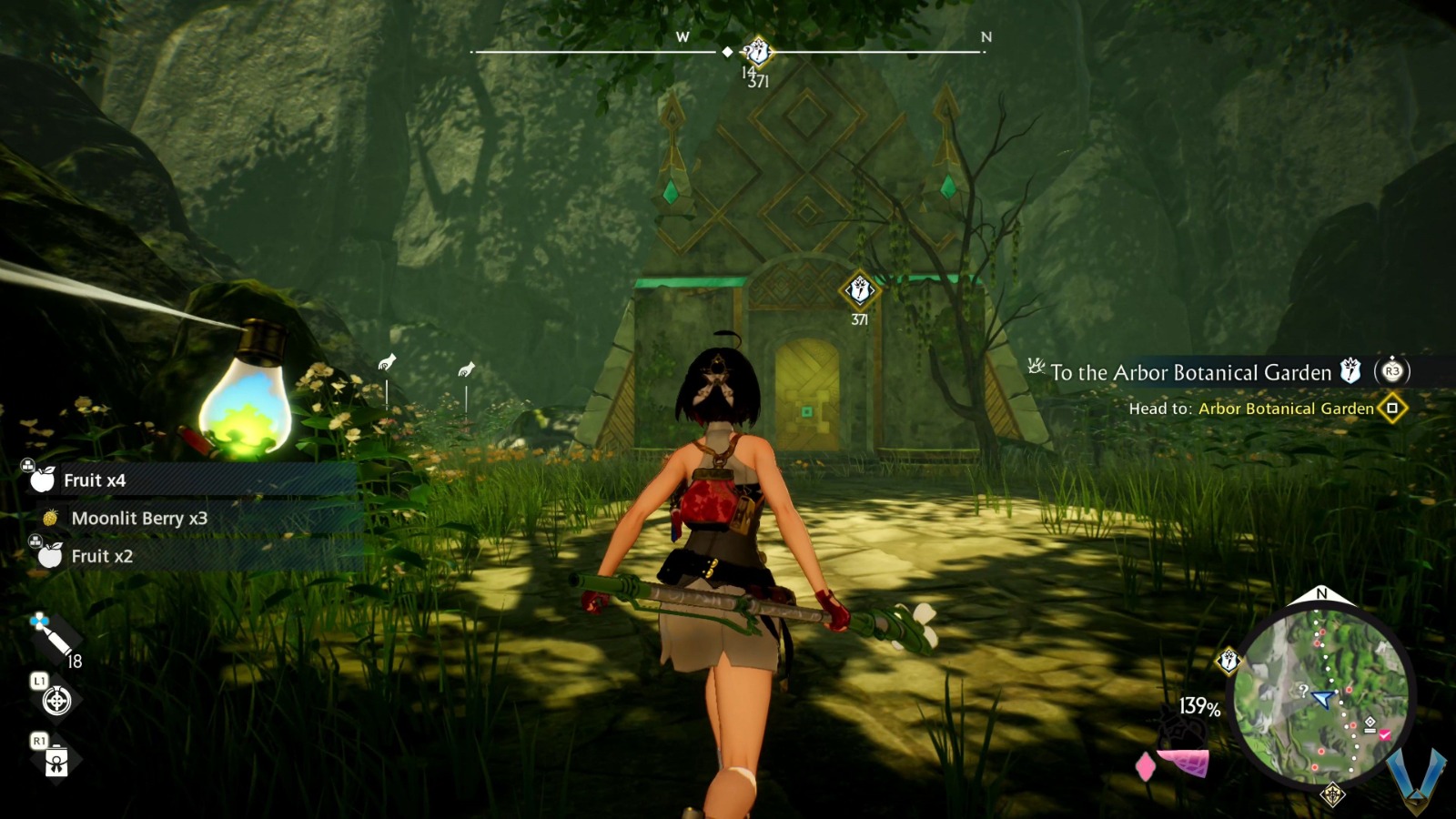Viewport: 1456px width, 819px height.
Task: Click the pink gem icon near the minimap
Action: pos(1145,767)
